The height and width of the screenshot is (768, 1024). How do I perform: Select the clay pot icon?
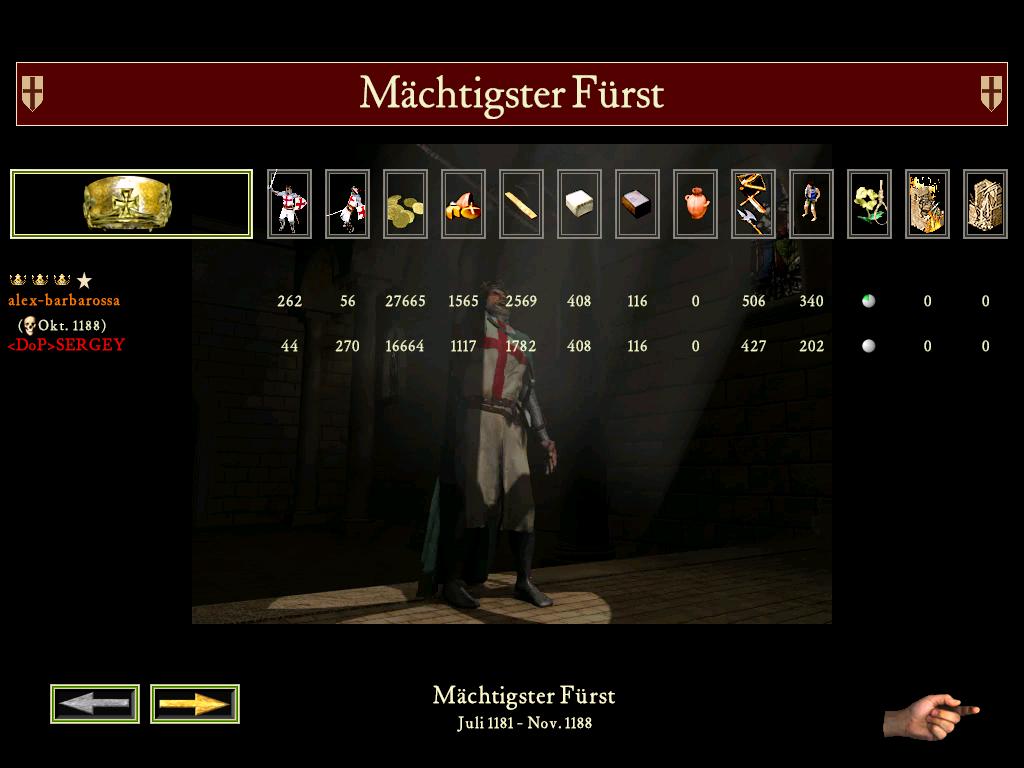tap(695, 204)
